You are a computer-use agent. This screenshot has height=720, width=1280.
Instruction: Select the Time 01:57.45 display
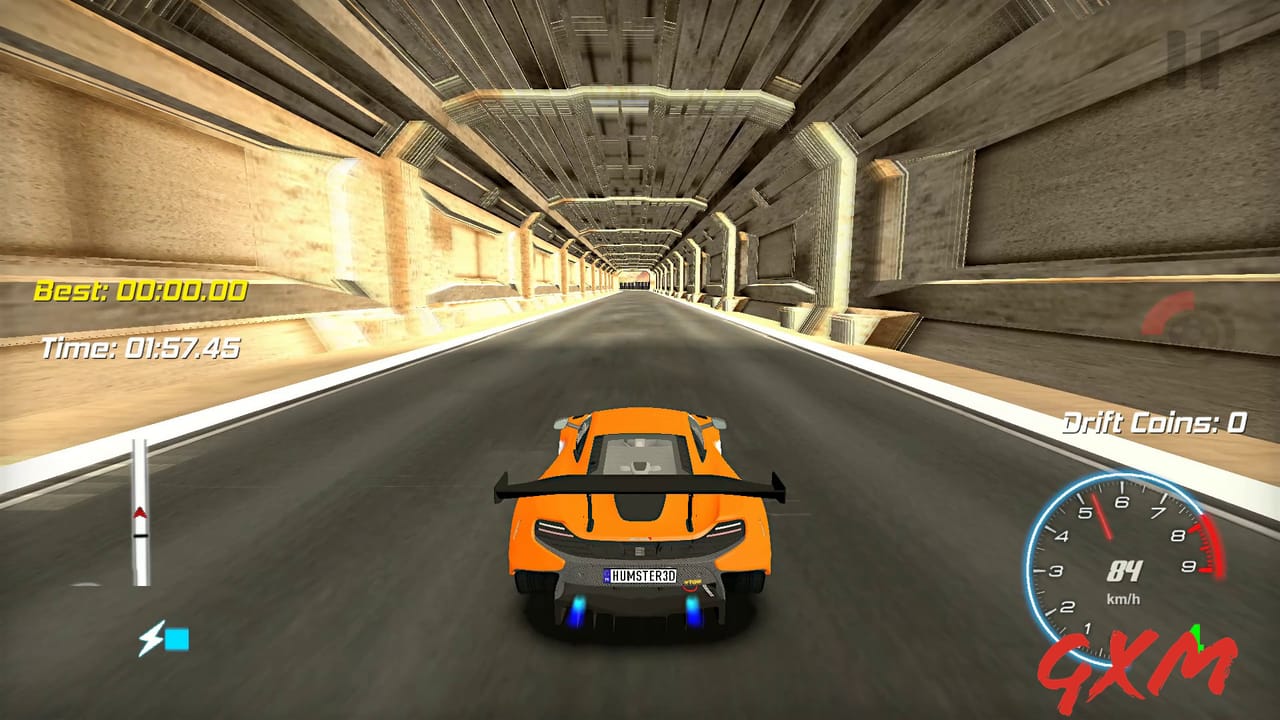tap(140, 350)
